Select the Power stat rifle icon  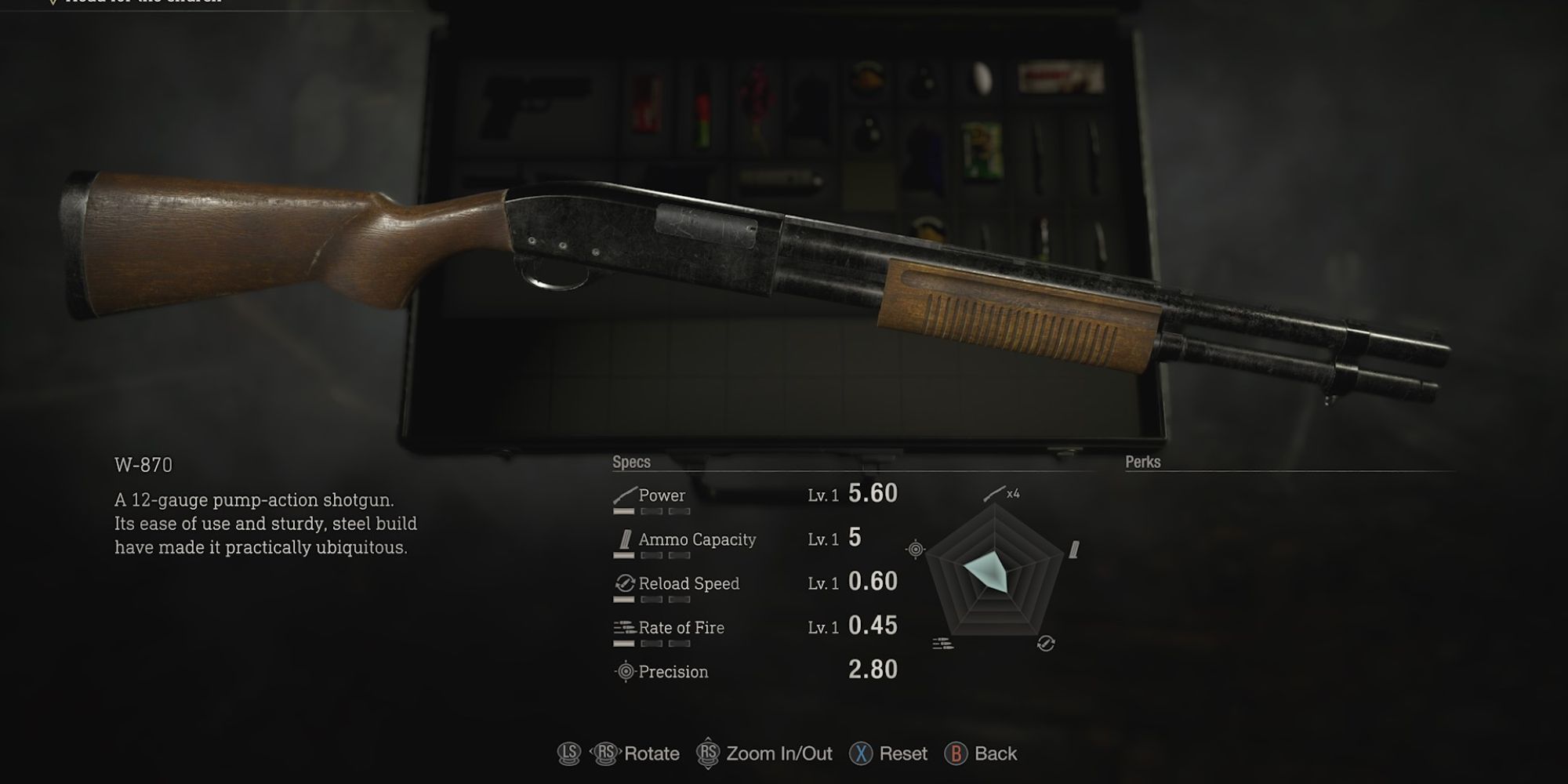623,494
